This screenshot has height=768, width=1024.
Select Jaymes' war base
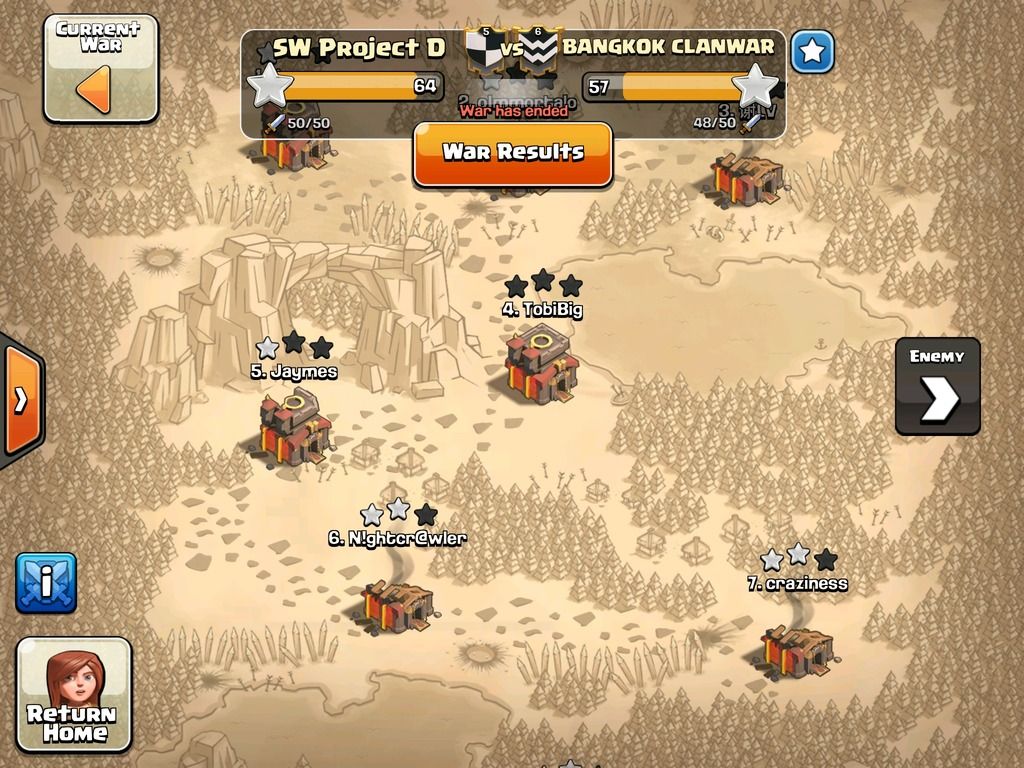295,428
